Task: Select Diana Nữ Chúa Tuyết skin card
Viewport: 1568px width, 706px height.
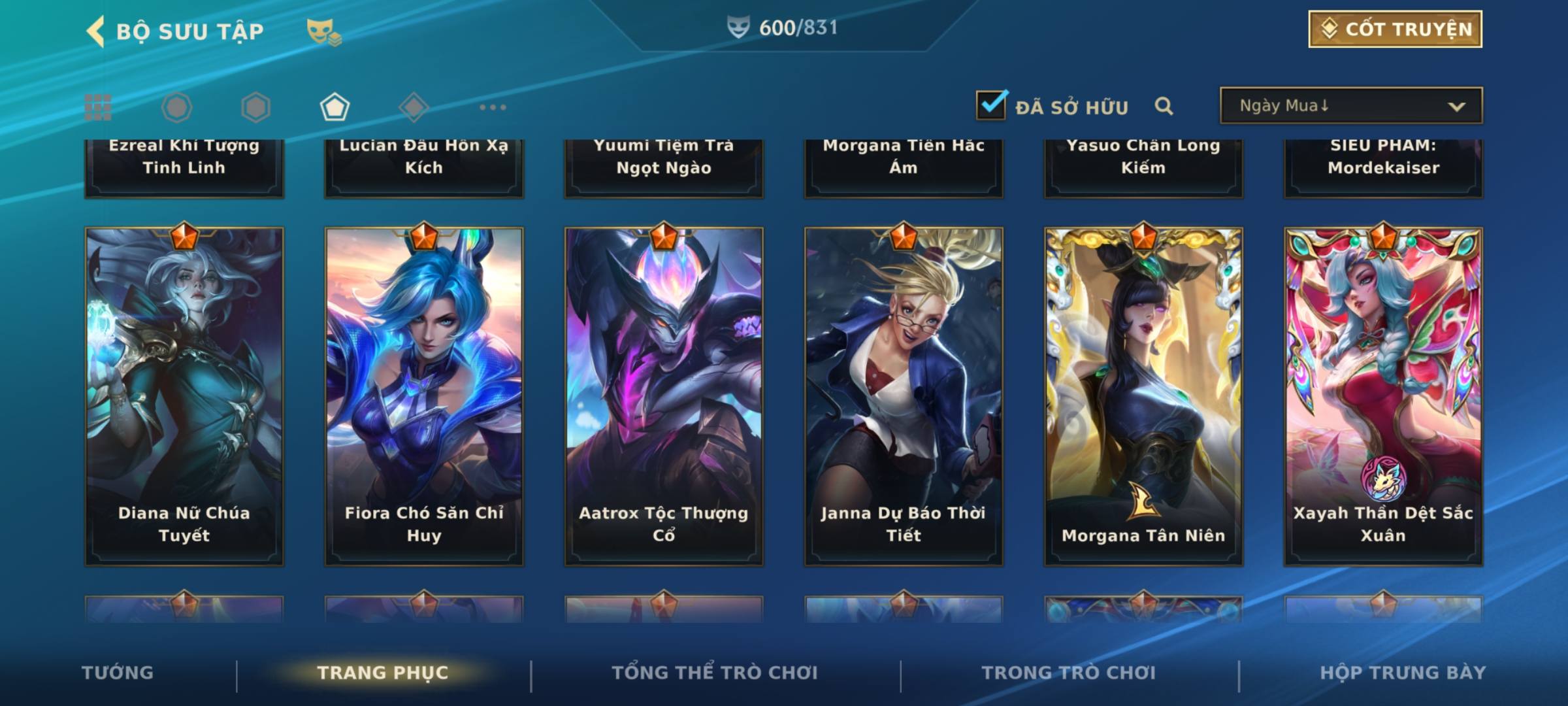Action: pos(184,395)
